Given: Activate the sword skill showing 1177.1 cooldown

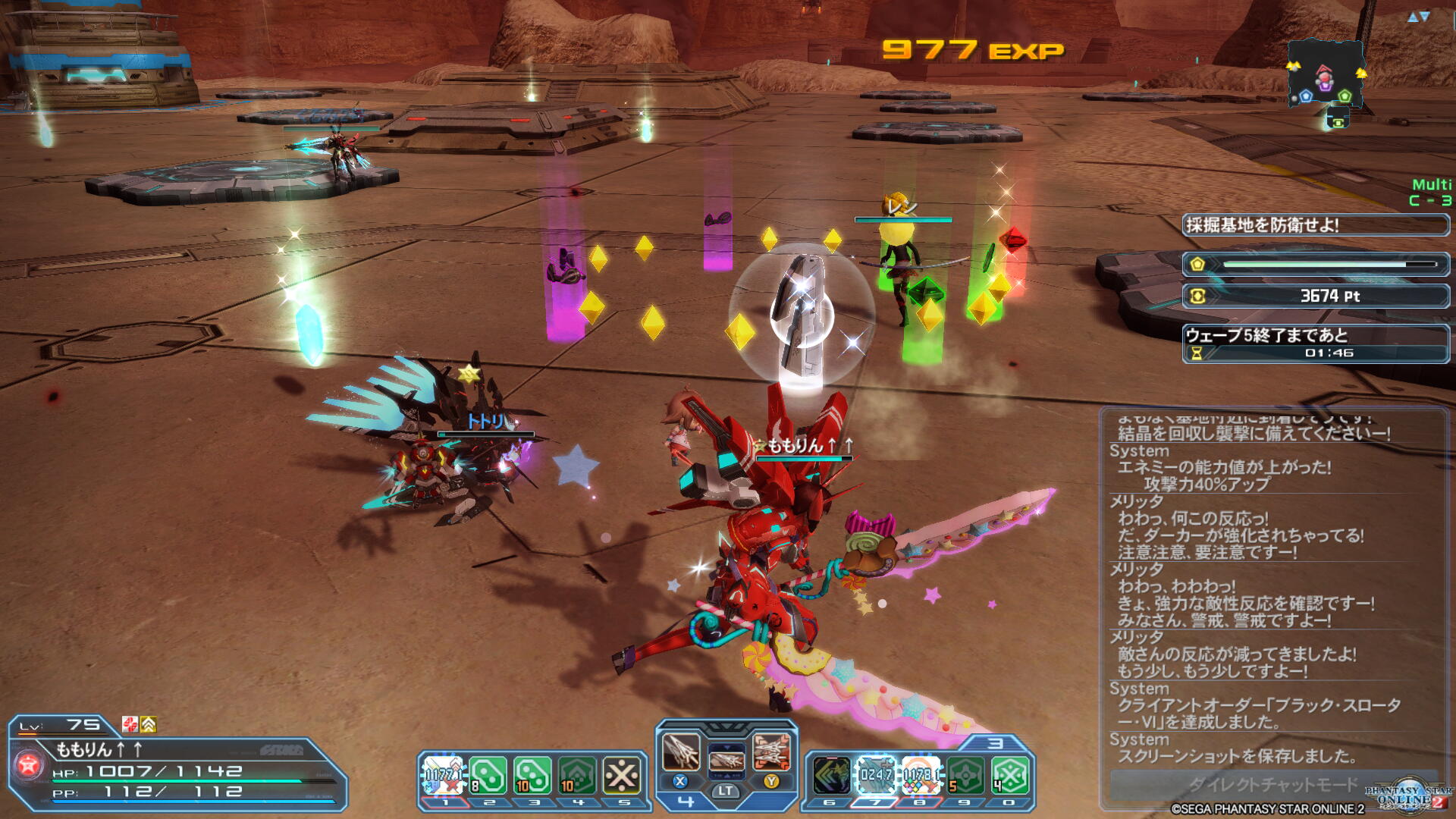Looking at the screenshot, I should (442, 776).
